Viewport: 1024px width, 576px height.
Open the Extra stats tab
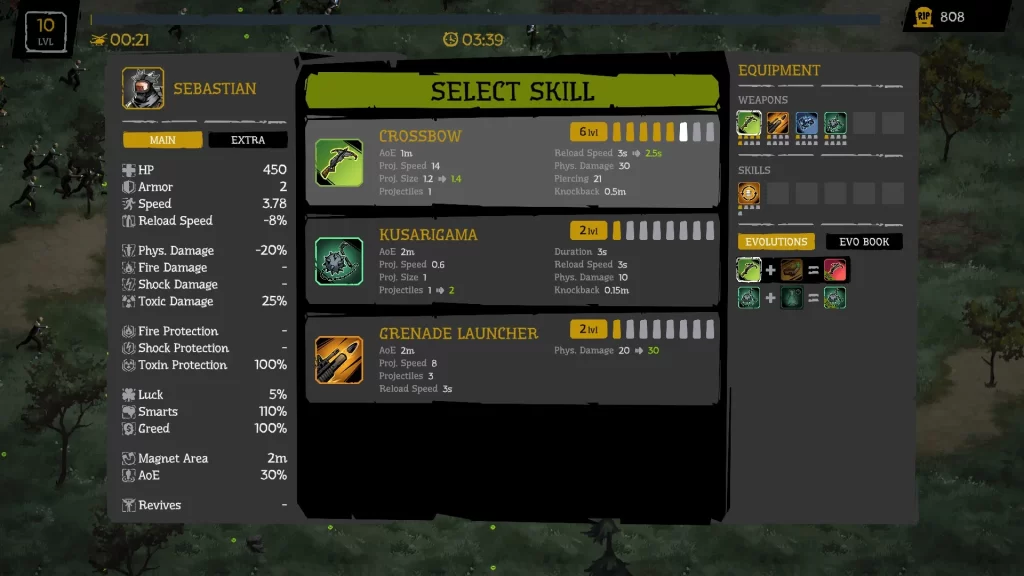point(248,140)
